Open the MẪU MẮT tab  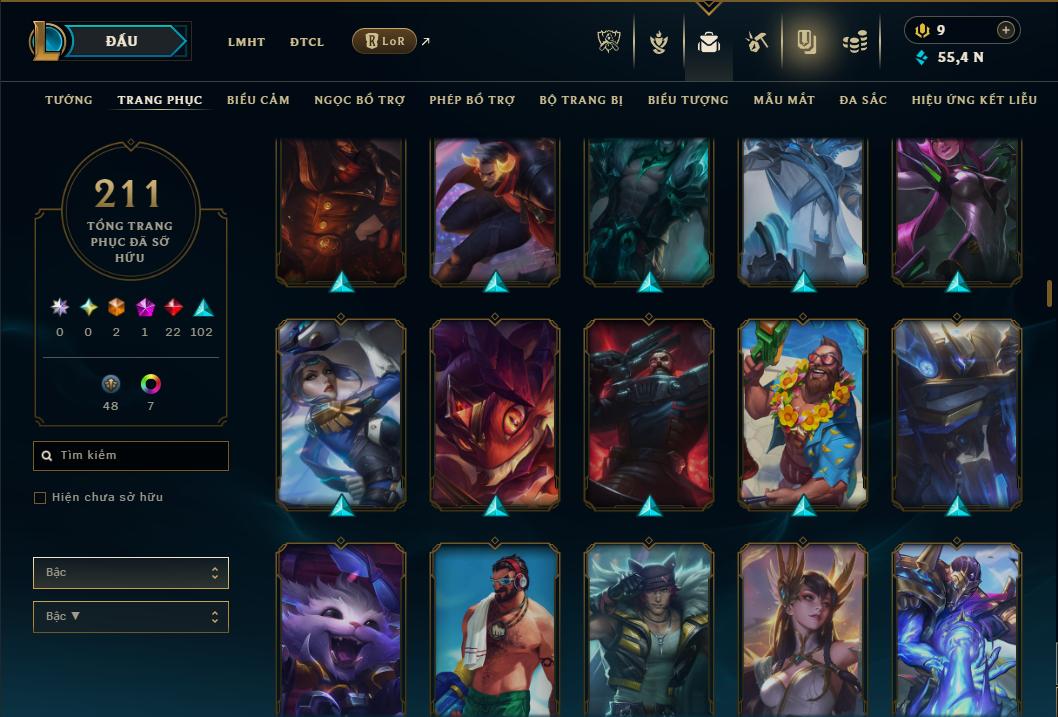pos(784,100)
